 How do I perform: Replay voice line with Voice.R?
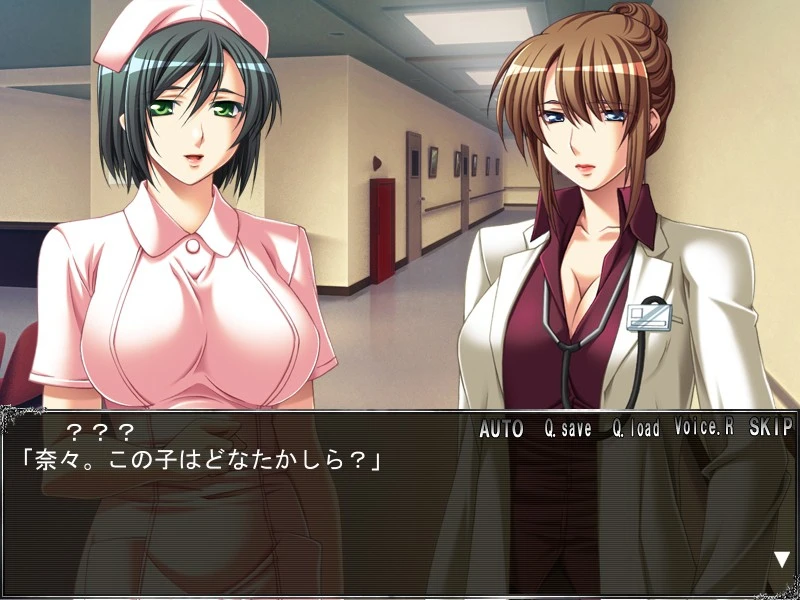(704, 428)
